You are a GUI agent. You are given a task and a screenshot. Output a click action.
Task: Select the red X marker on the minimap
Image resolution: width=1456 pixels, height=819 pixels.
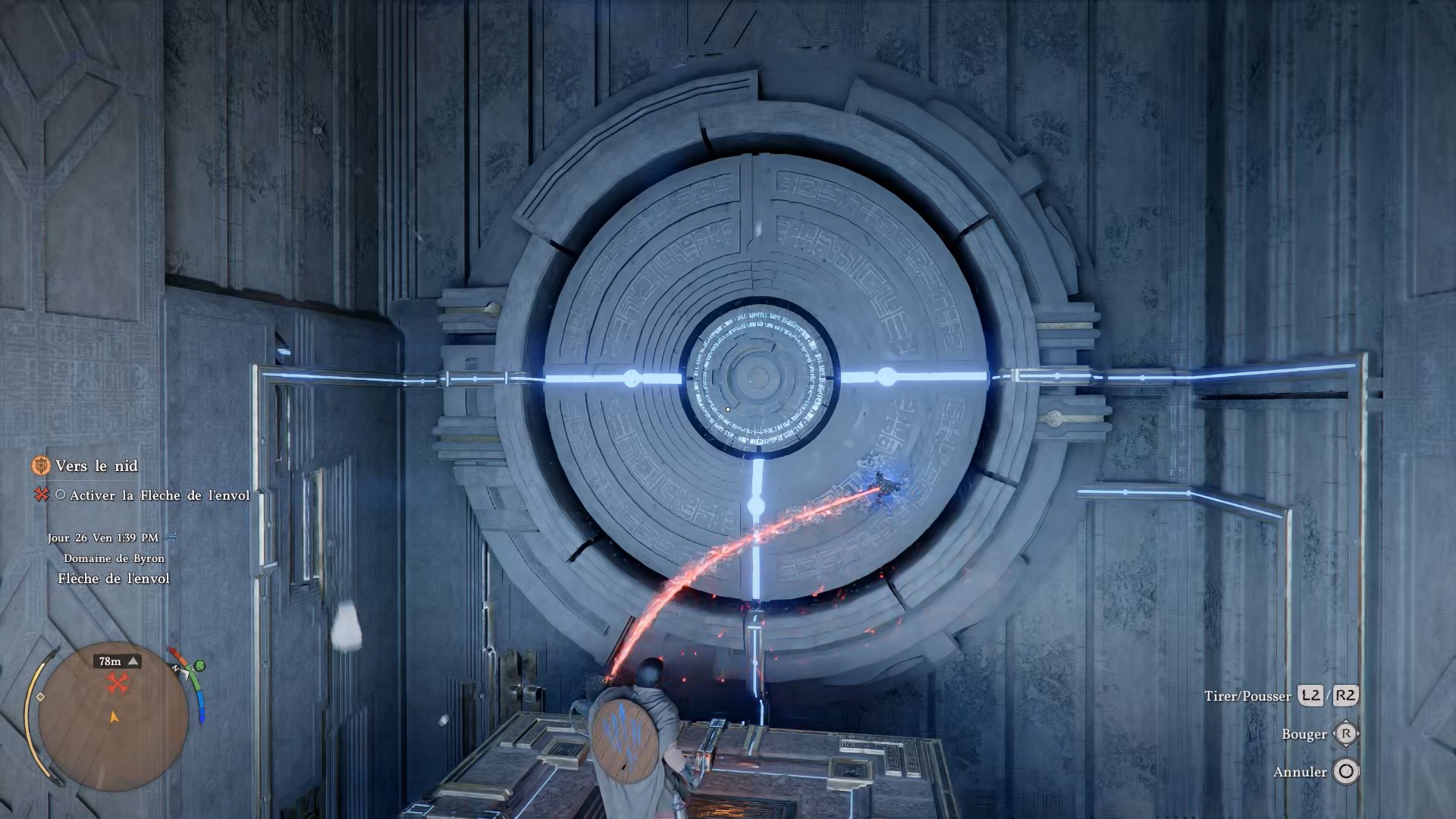tap(117, 684)
